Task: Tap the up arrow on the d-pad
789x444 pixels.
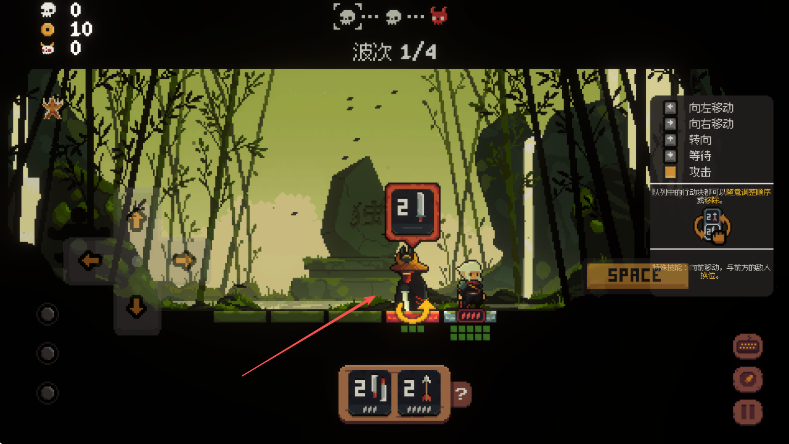Action: click(137, 218)
